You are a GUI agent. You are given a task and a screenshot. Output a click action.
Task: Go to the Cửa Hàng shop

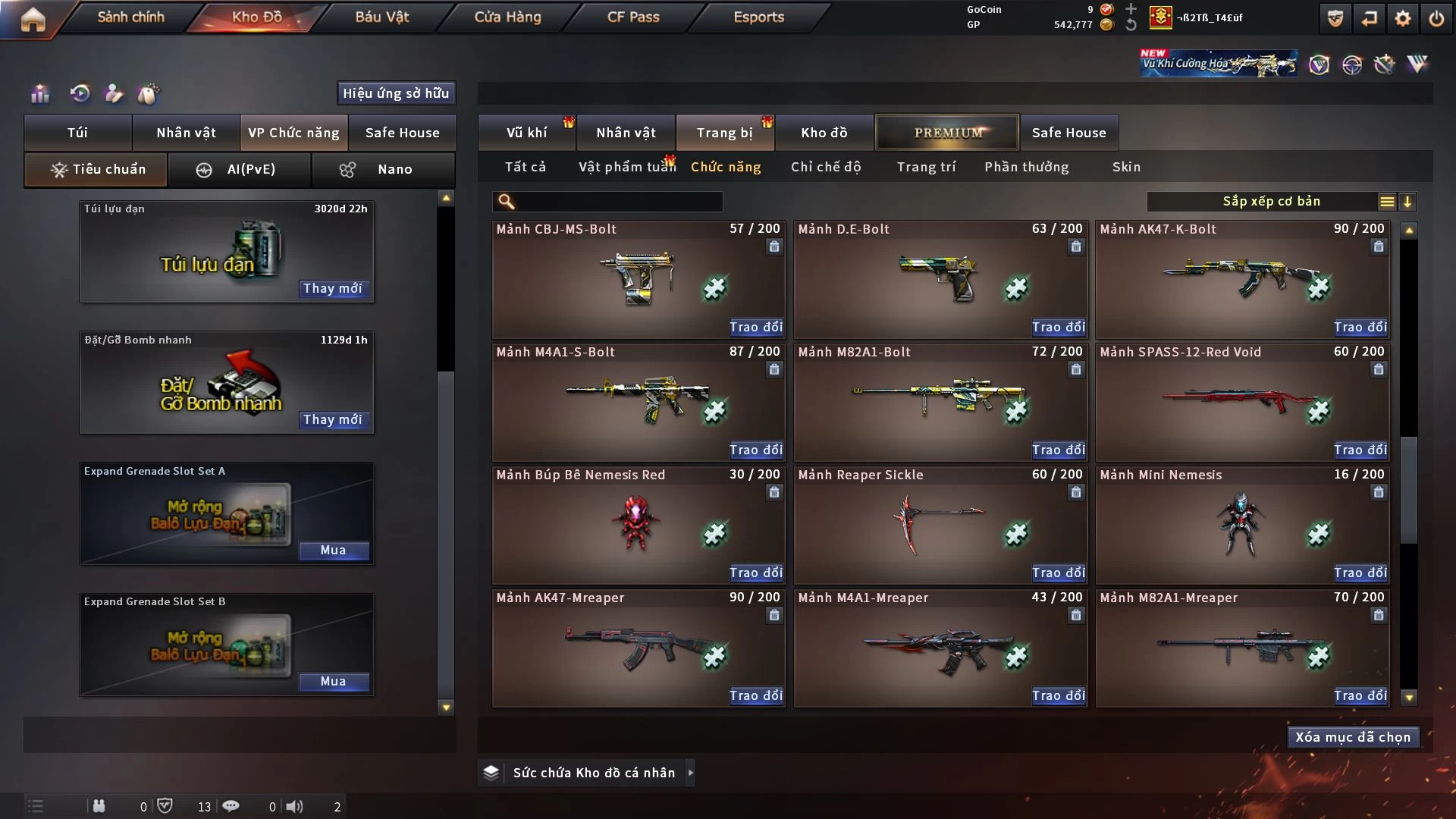pyautogui.click(x=507, y=17)
